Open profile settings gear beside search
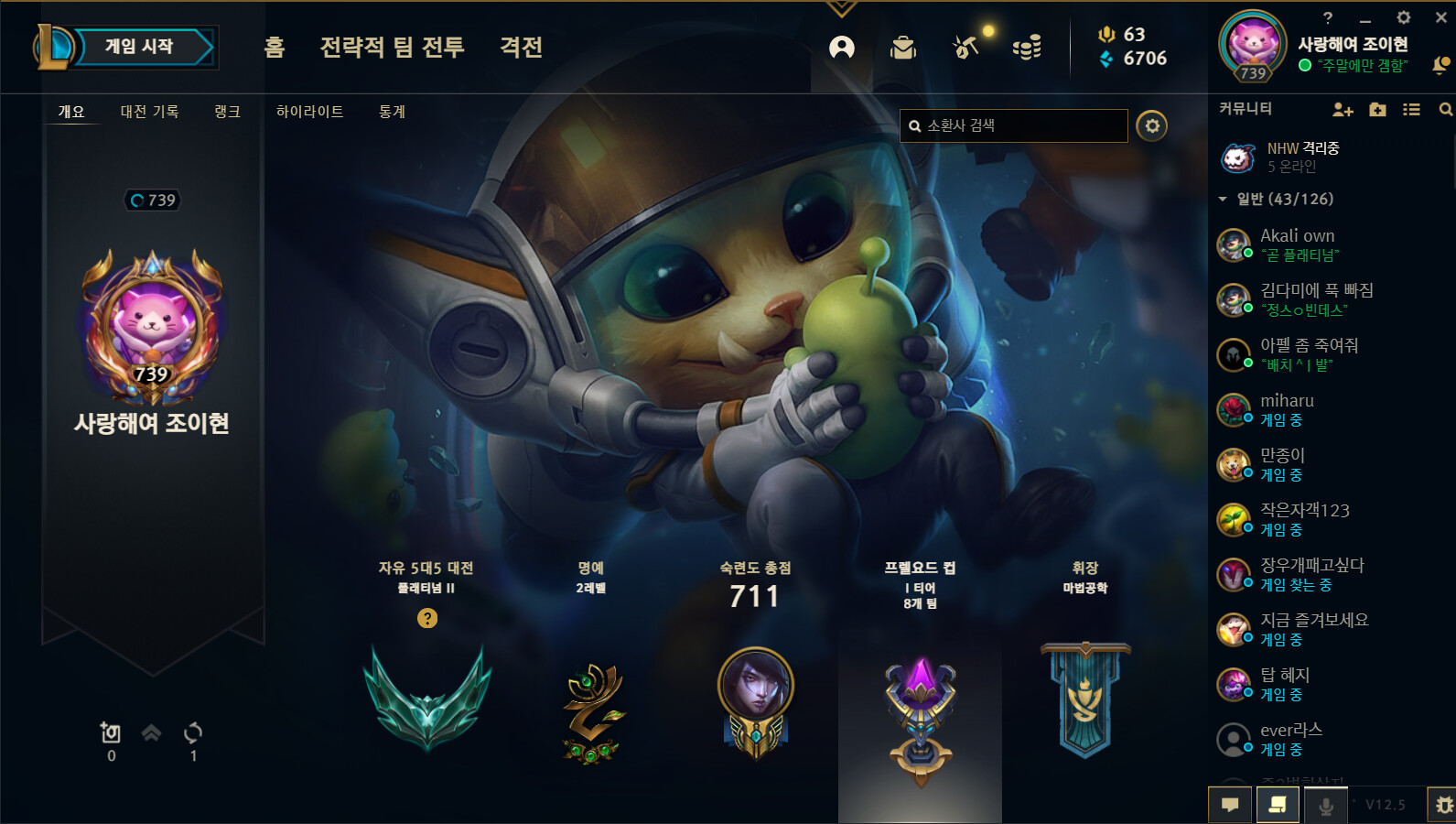Screen dimensions: 1456x824 [1151, 125]
